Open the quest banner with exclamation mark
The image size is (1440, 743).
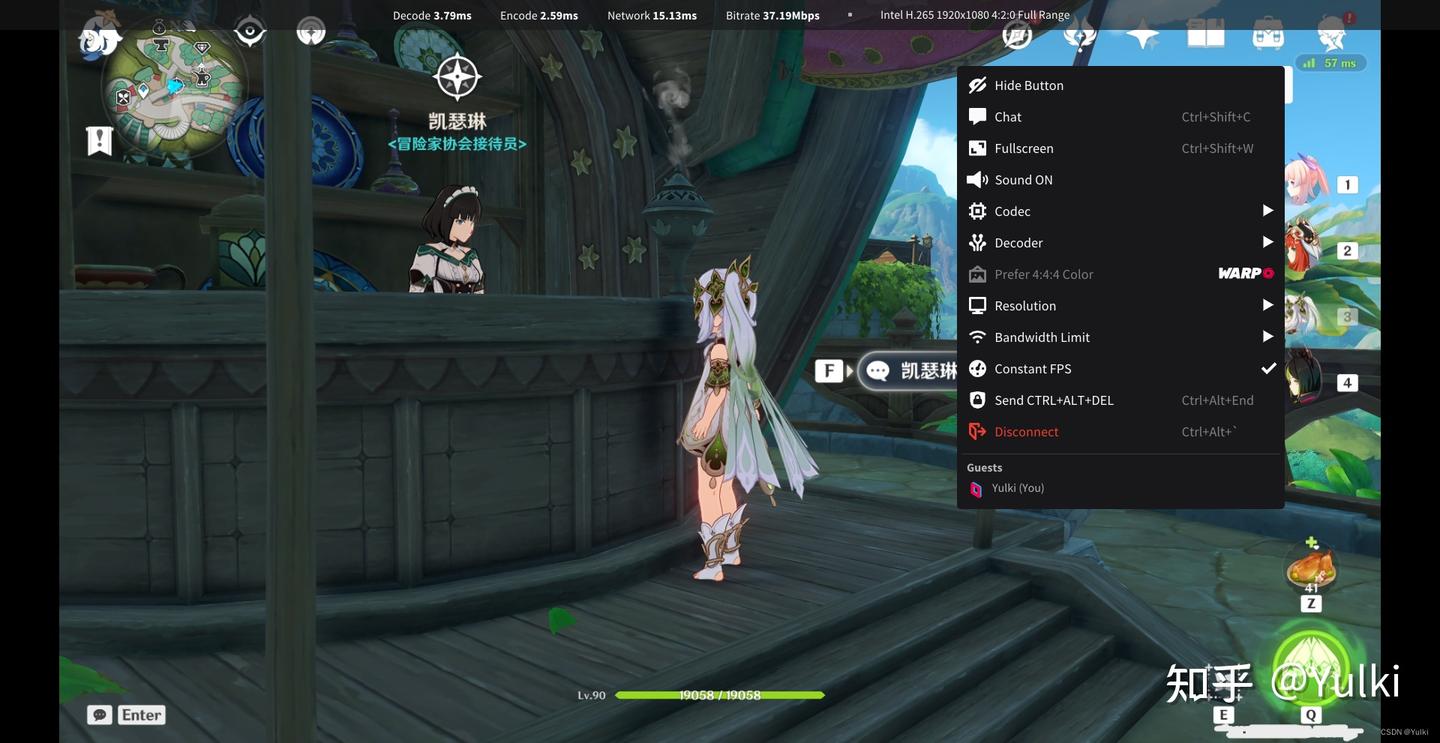(99, 141)
